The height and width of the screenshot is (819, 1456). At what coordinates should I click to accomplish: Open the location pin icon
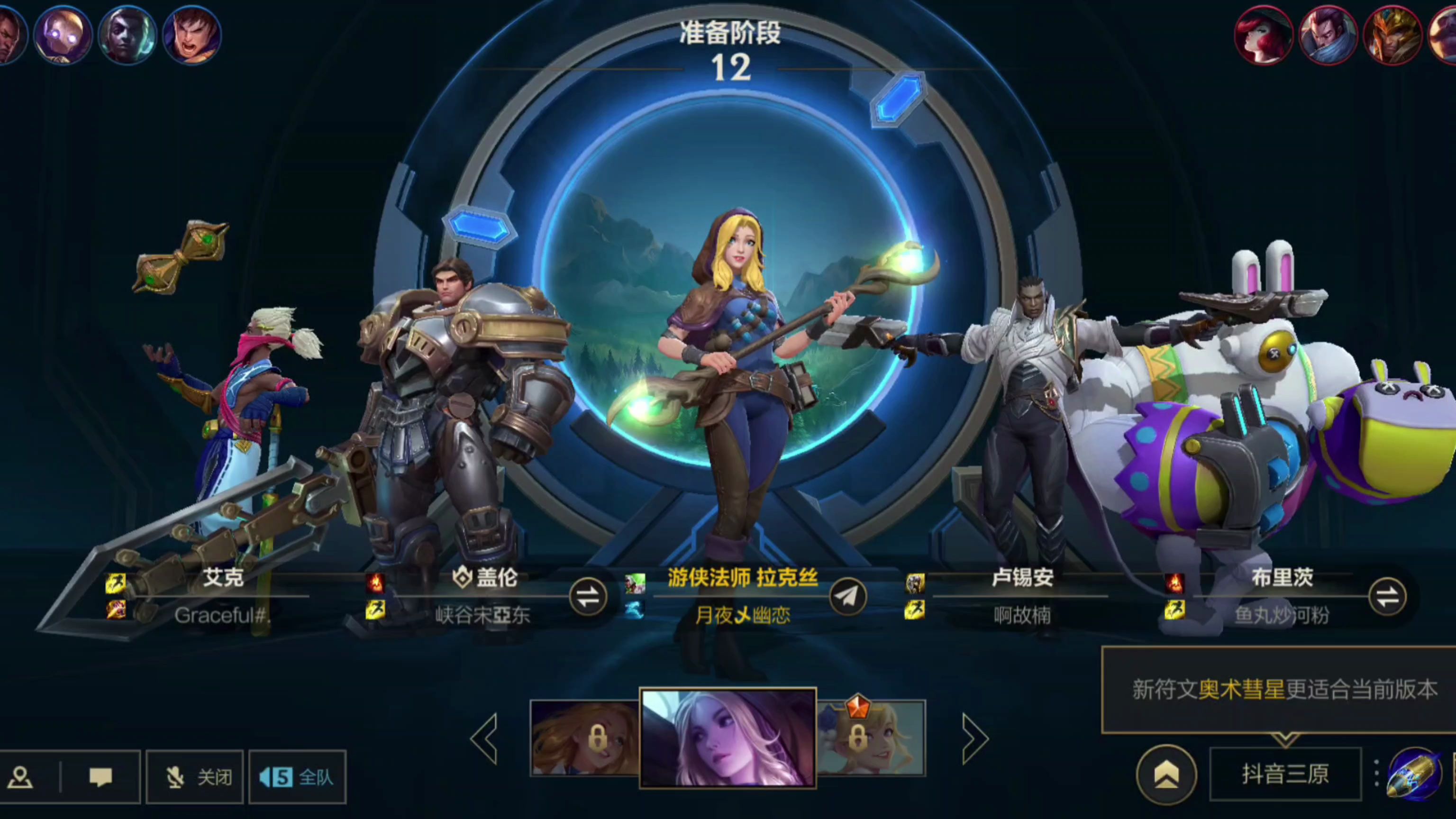click(20, 777)
